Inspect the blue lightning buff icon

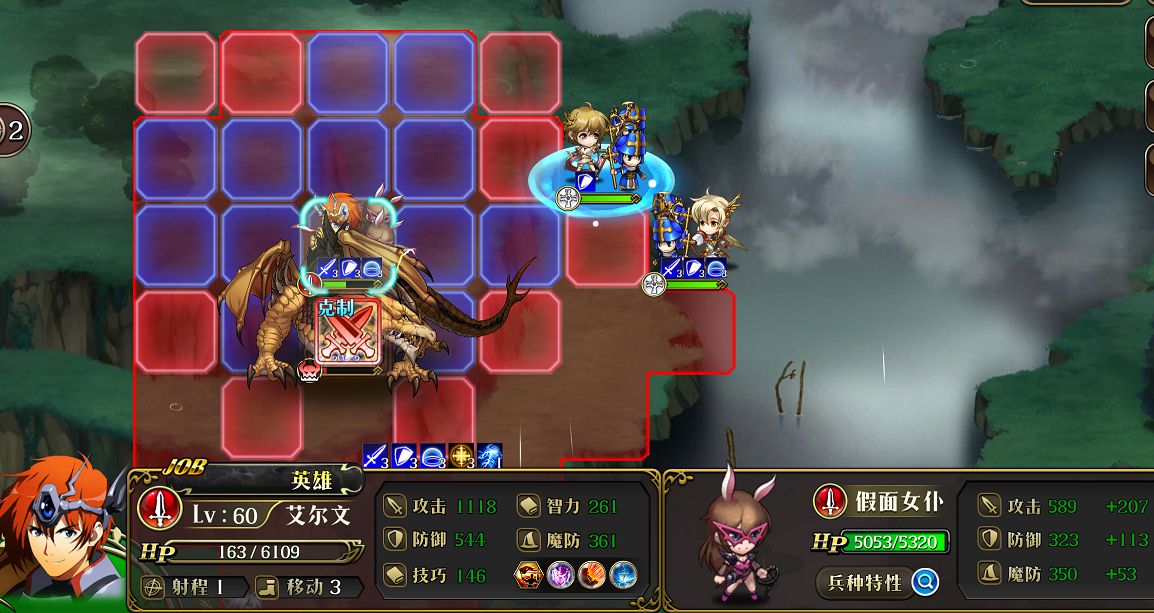click(490, 456)
